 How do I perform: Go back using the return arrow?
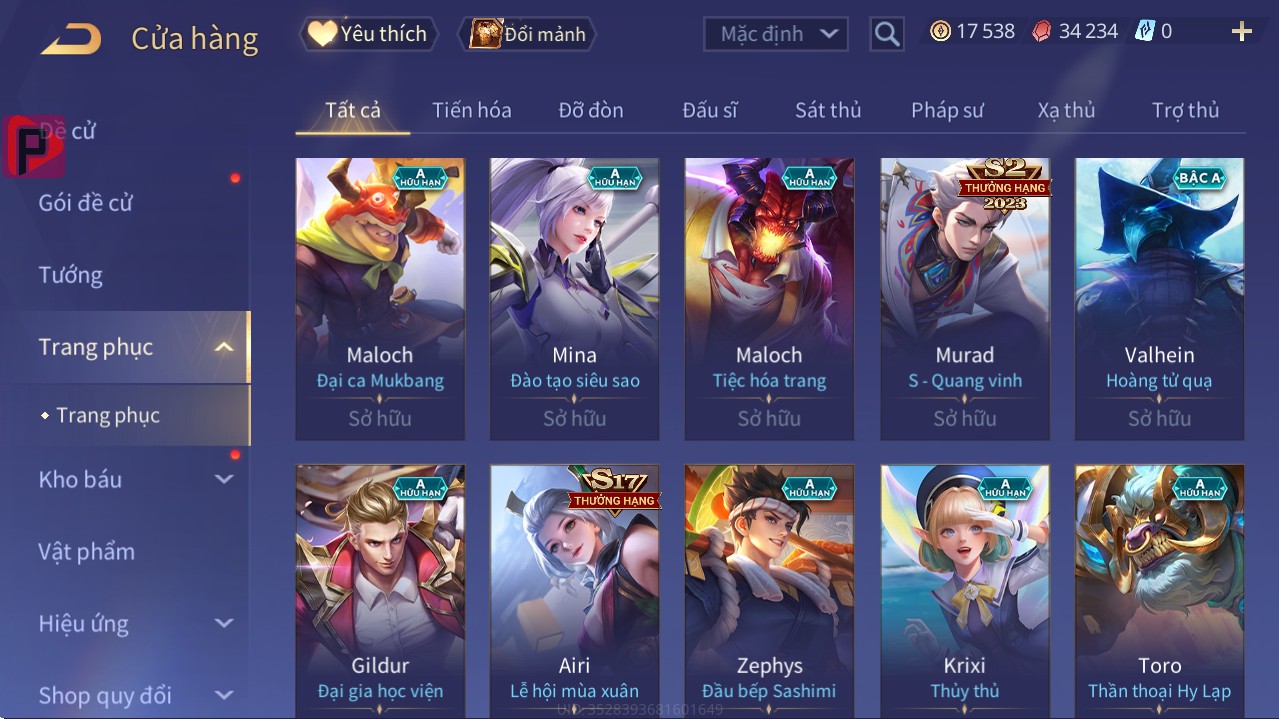coord(71,38)
